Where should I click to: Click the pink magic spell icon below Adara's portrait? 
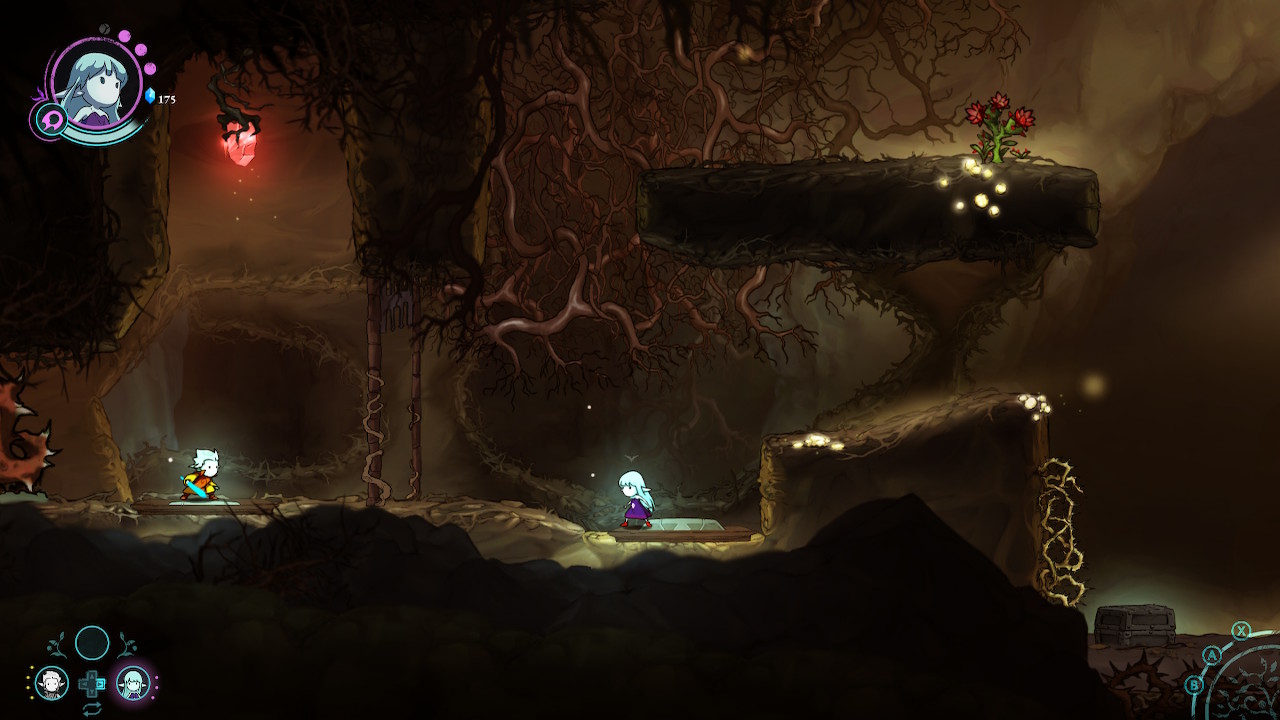tap(52, 118)
